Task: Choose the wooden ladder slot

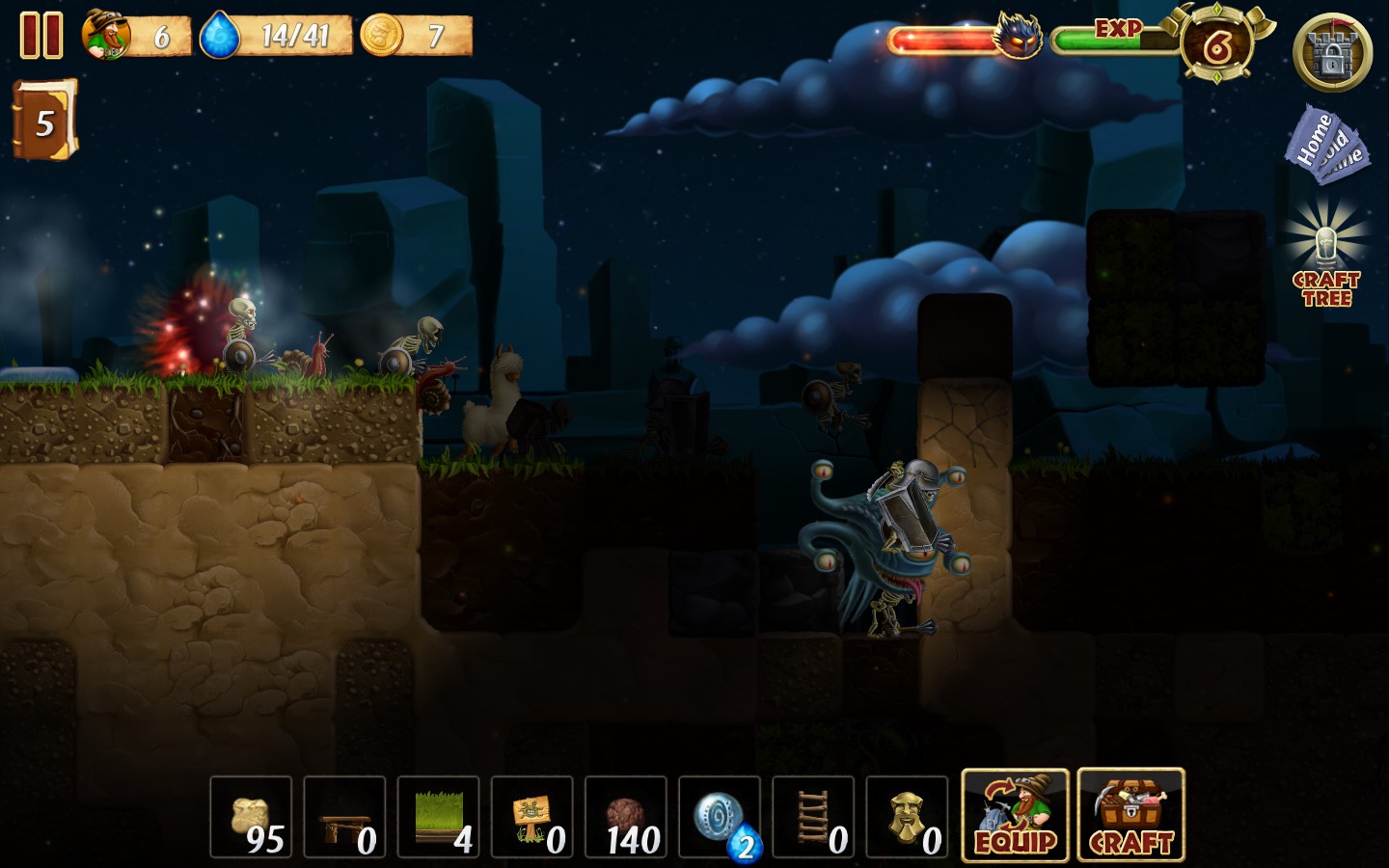Action: pyautogui.click(x=813, y=817)
